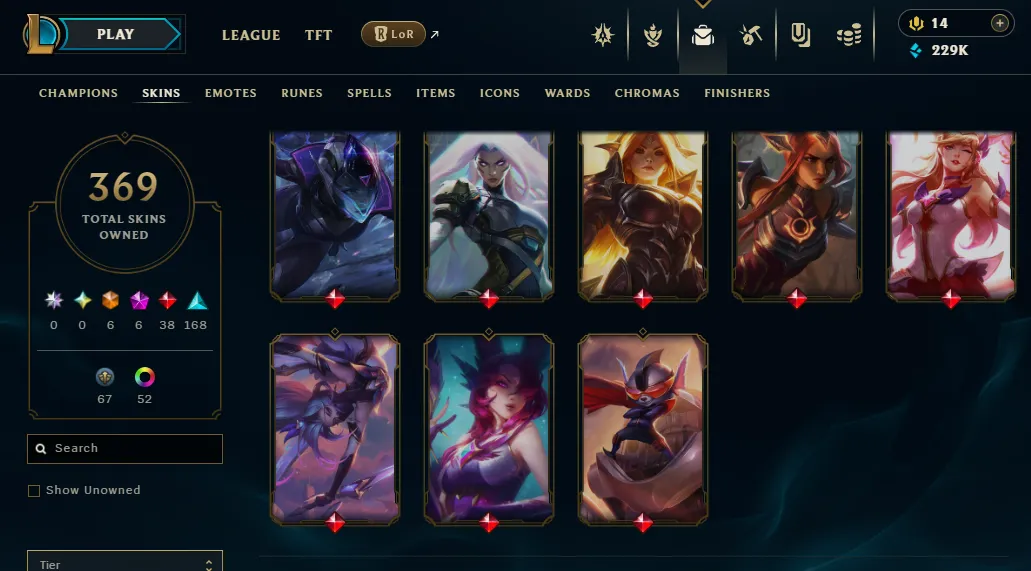Open the Store coins icon

[x=849, y=36]
